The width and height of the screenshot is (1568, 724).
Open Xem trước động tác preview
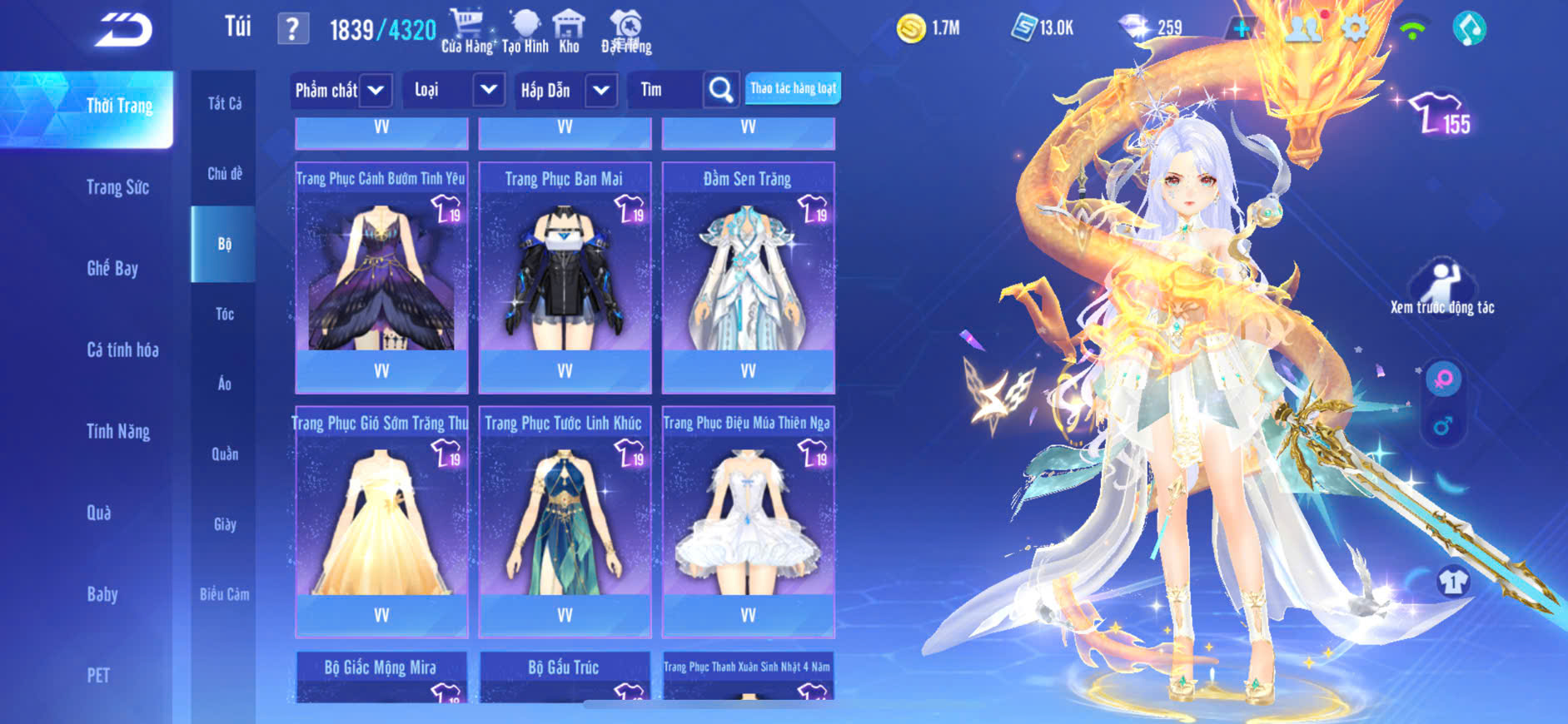pos(1442,288)
